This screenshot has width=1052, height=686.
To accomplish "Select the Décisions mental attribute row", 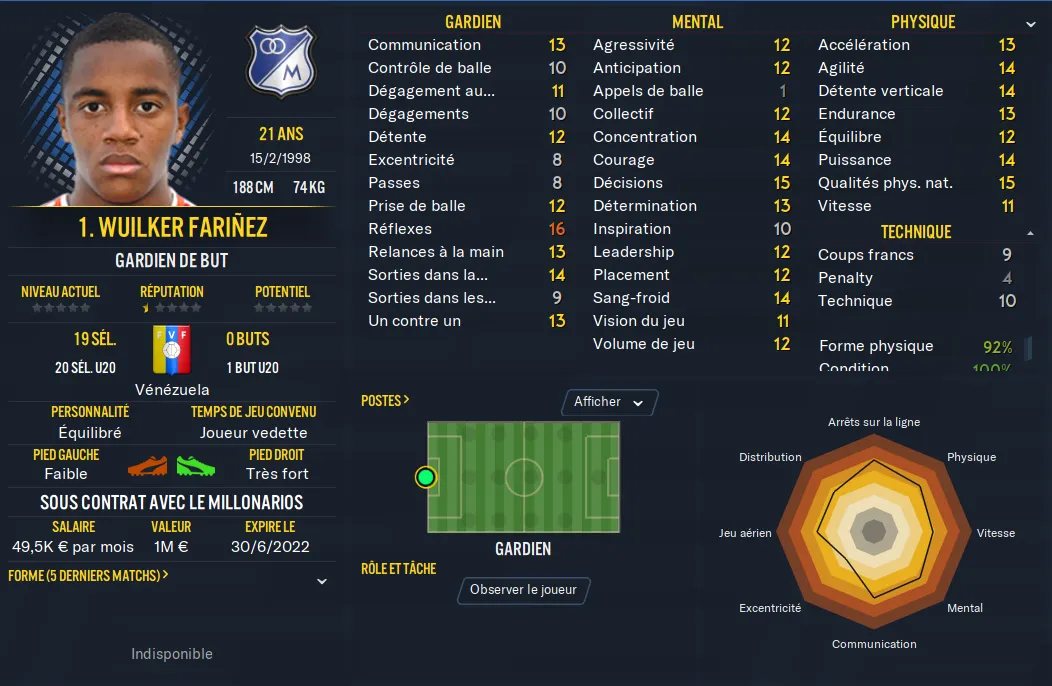I will (691, 183).
